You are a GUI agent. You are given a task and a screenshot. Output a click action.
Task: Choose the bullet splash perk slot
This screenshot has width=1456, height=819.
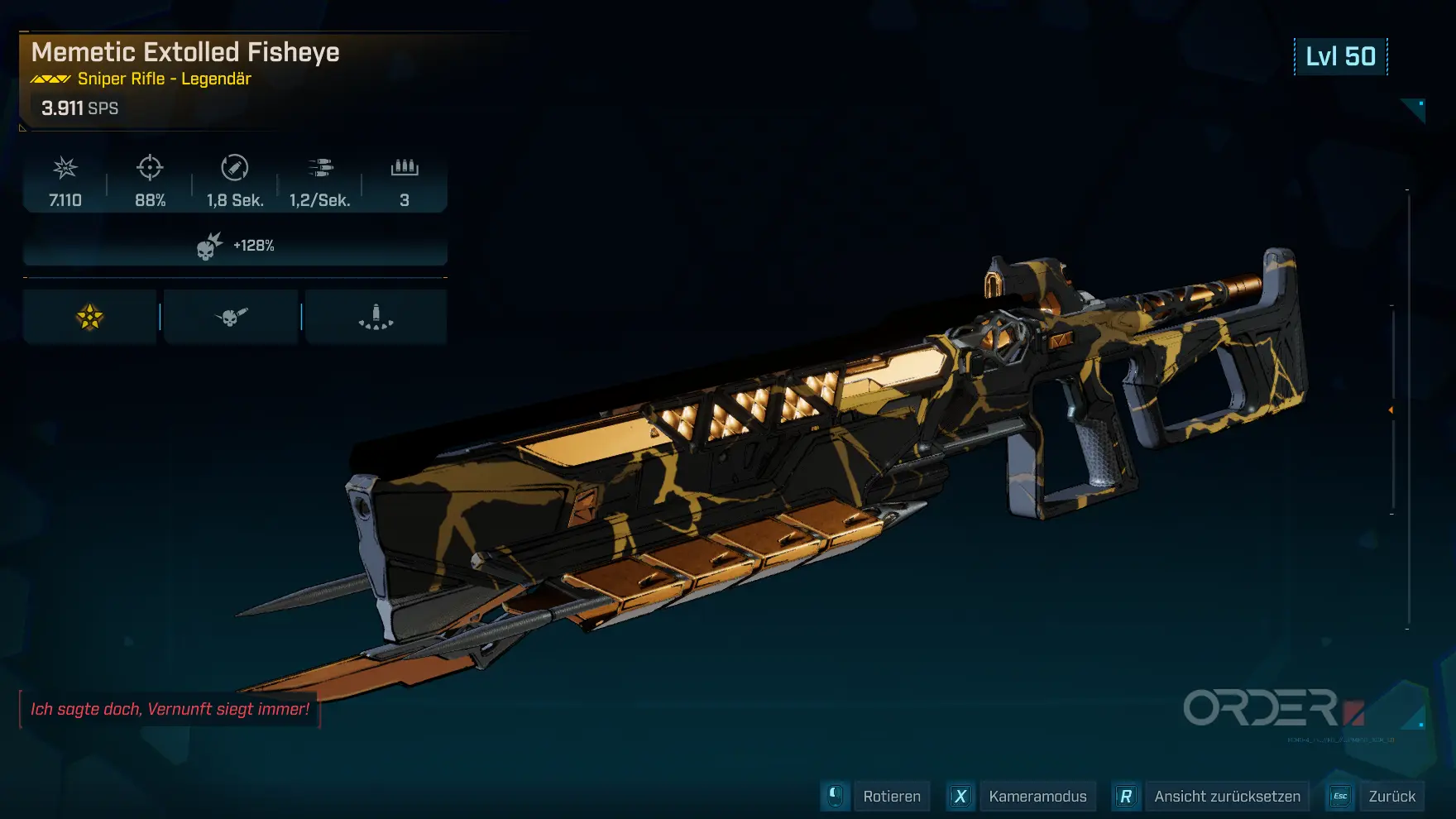[376, 317]
